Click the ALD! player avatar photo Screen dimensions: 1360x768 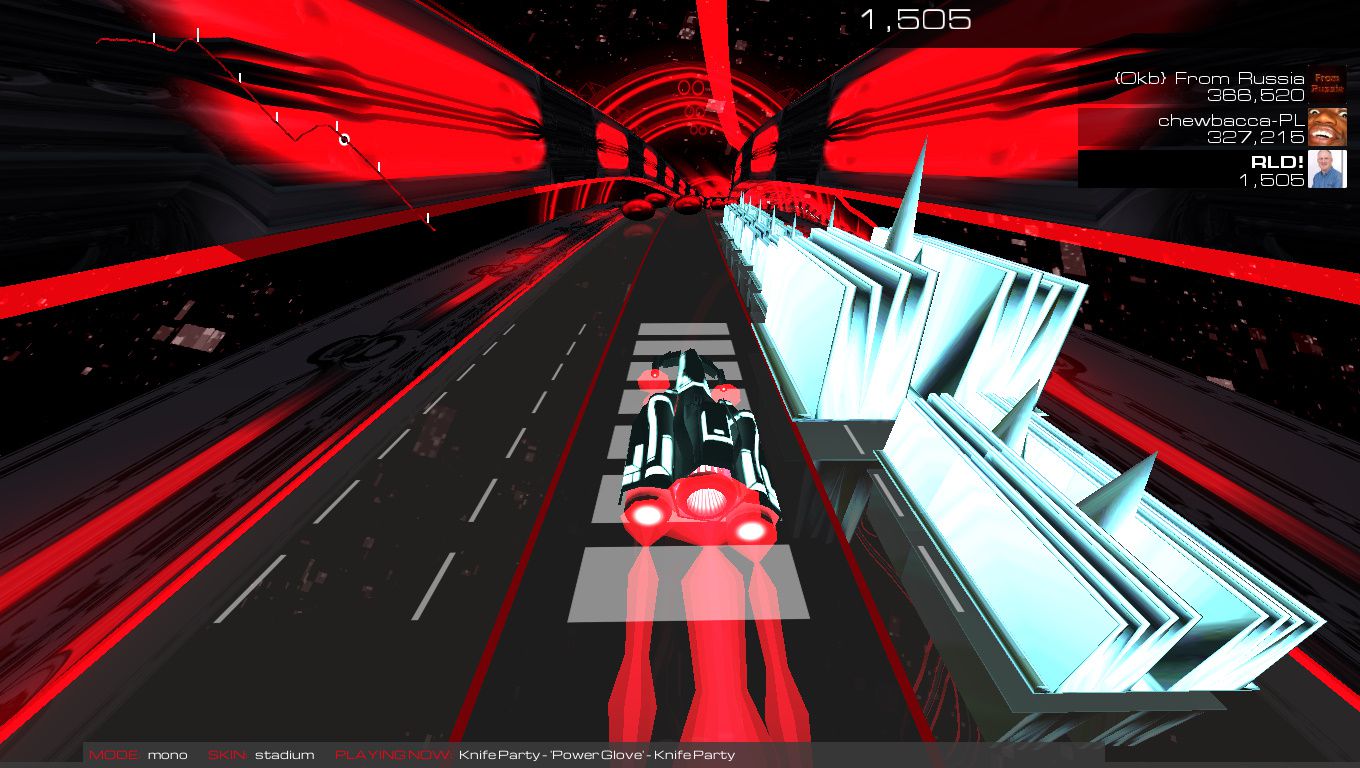point(1327,170)
